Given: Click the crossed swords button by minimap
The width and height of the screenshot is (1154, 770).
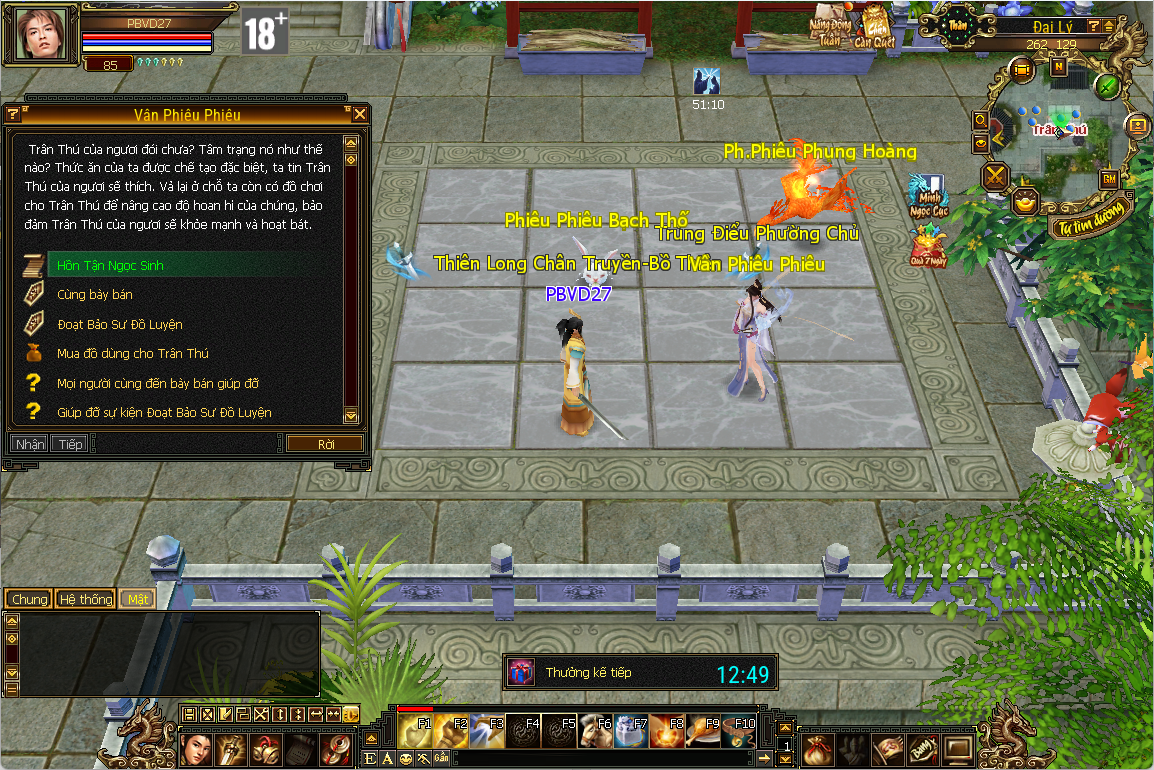Looking at the screenshot, I should coord(996,177).
